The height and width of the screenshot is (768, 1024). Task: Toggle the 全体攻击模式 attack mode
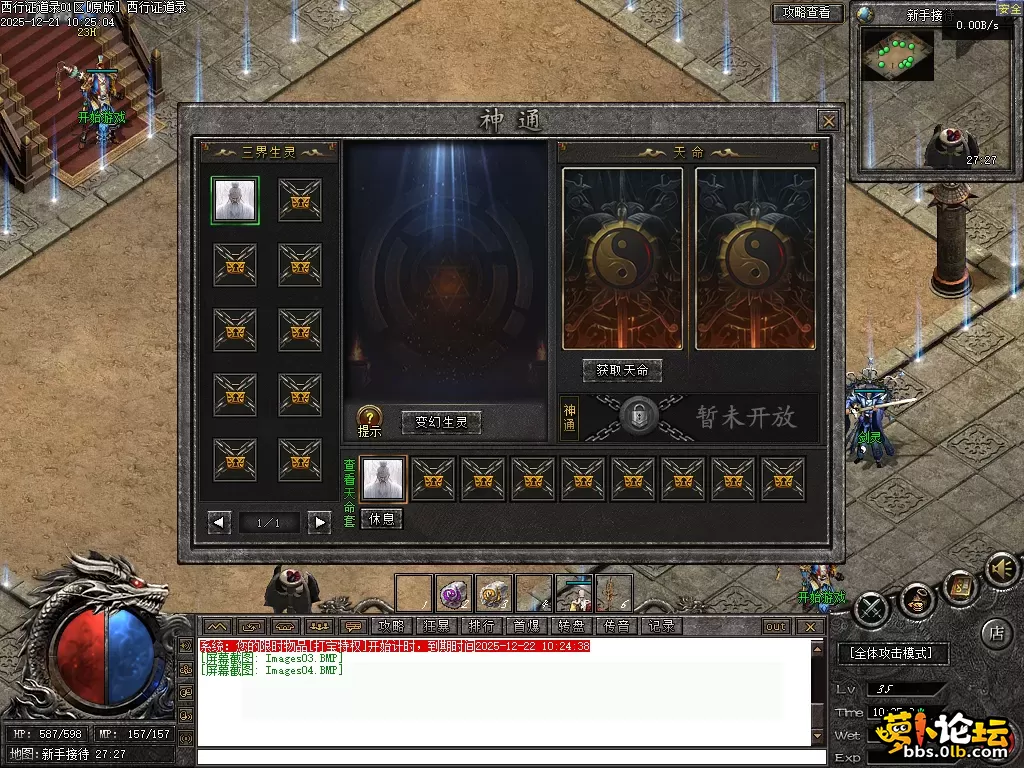click(x=891, y=654)
